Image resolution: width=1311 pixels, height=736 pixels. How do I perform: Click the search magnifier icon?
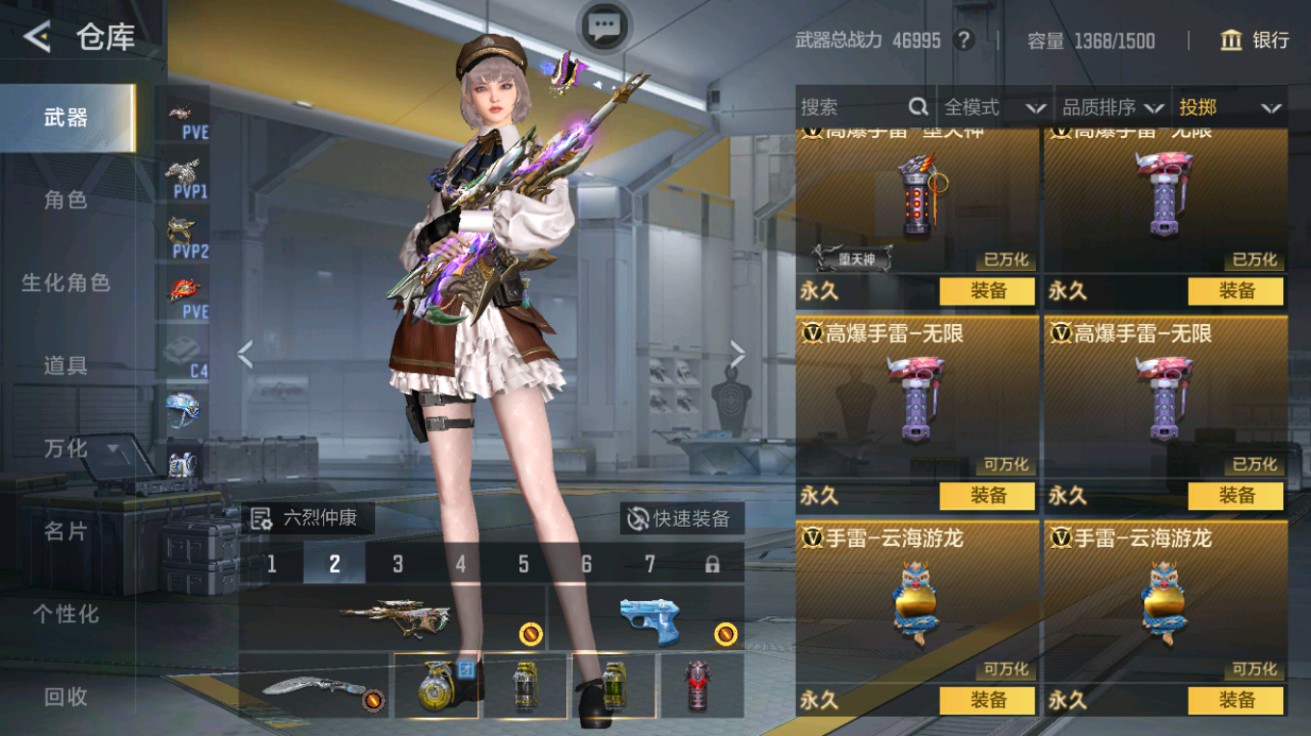coord(916,107)
